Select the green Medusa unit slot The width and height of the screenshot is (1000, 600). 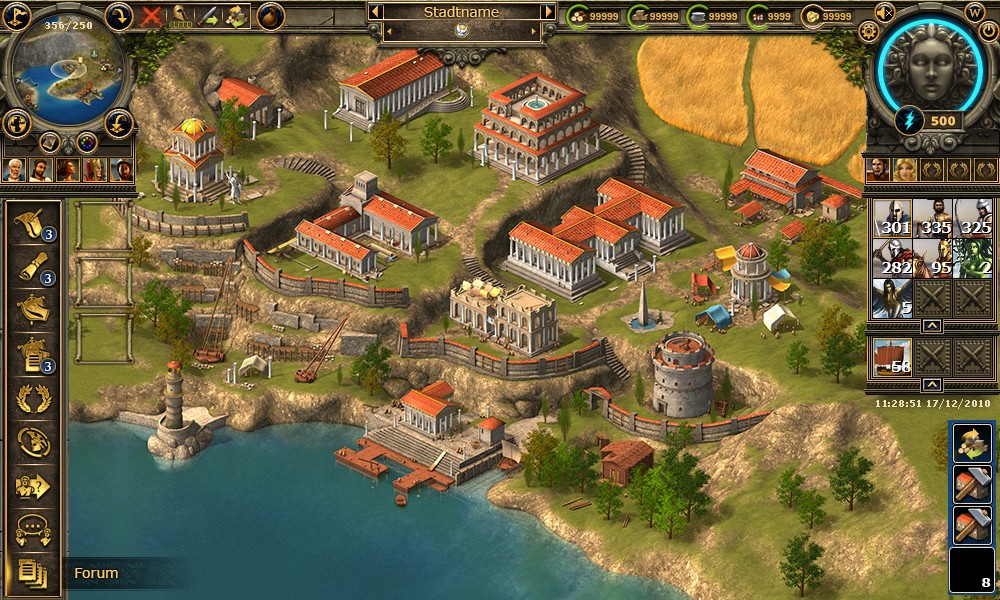pos(971,258)
